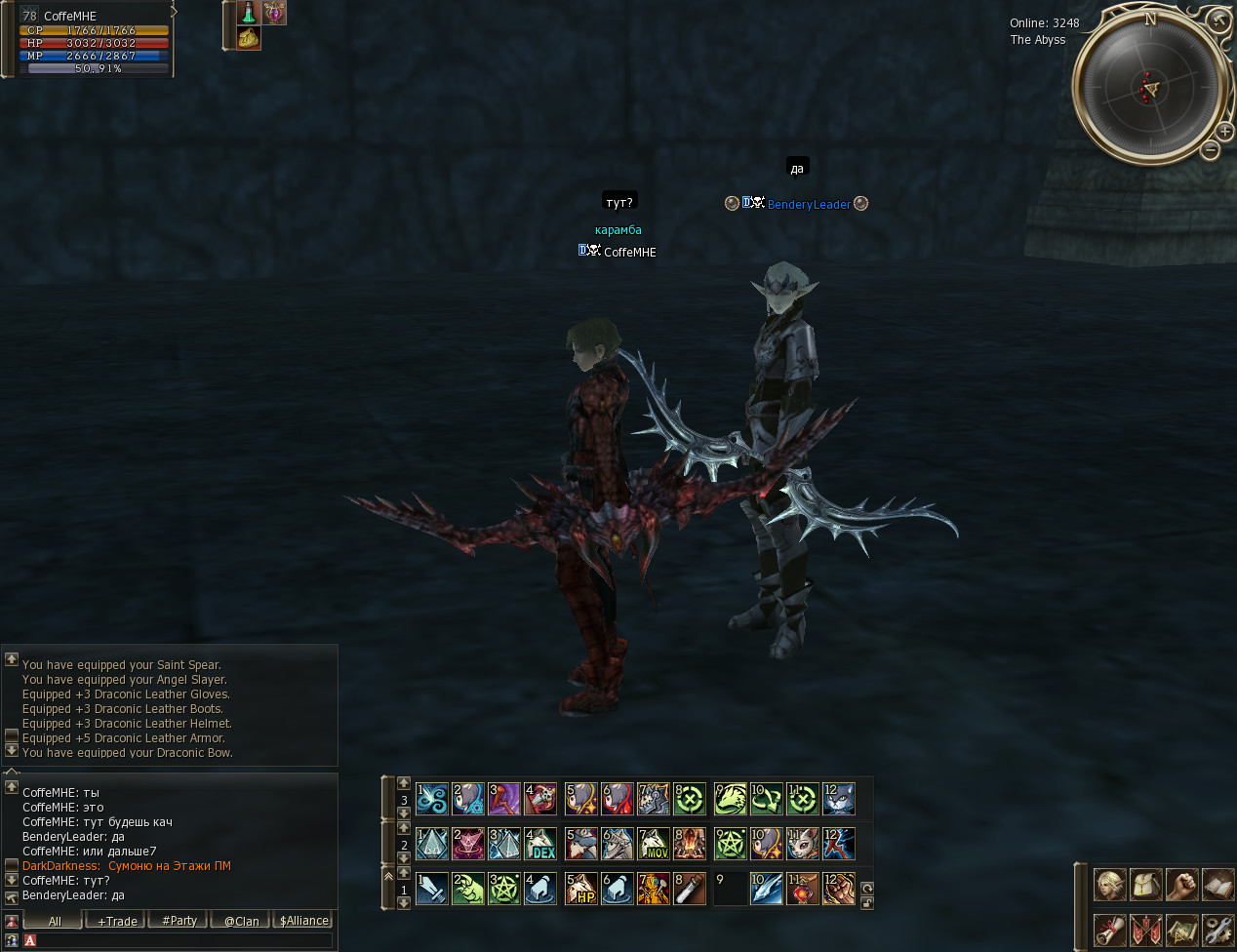
Task: Show the All chat tab
Action: (x=55, y=921)
